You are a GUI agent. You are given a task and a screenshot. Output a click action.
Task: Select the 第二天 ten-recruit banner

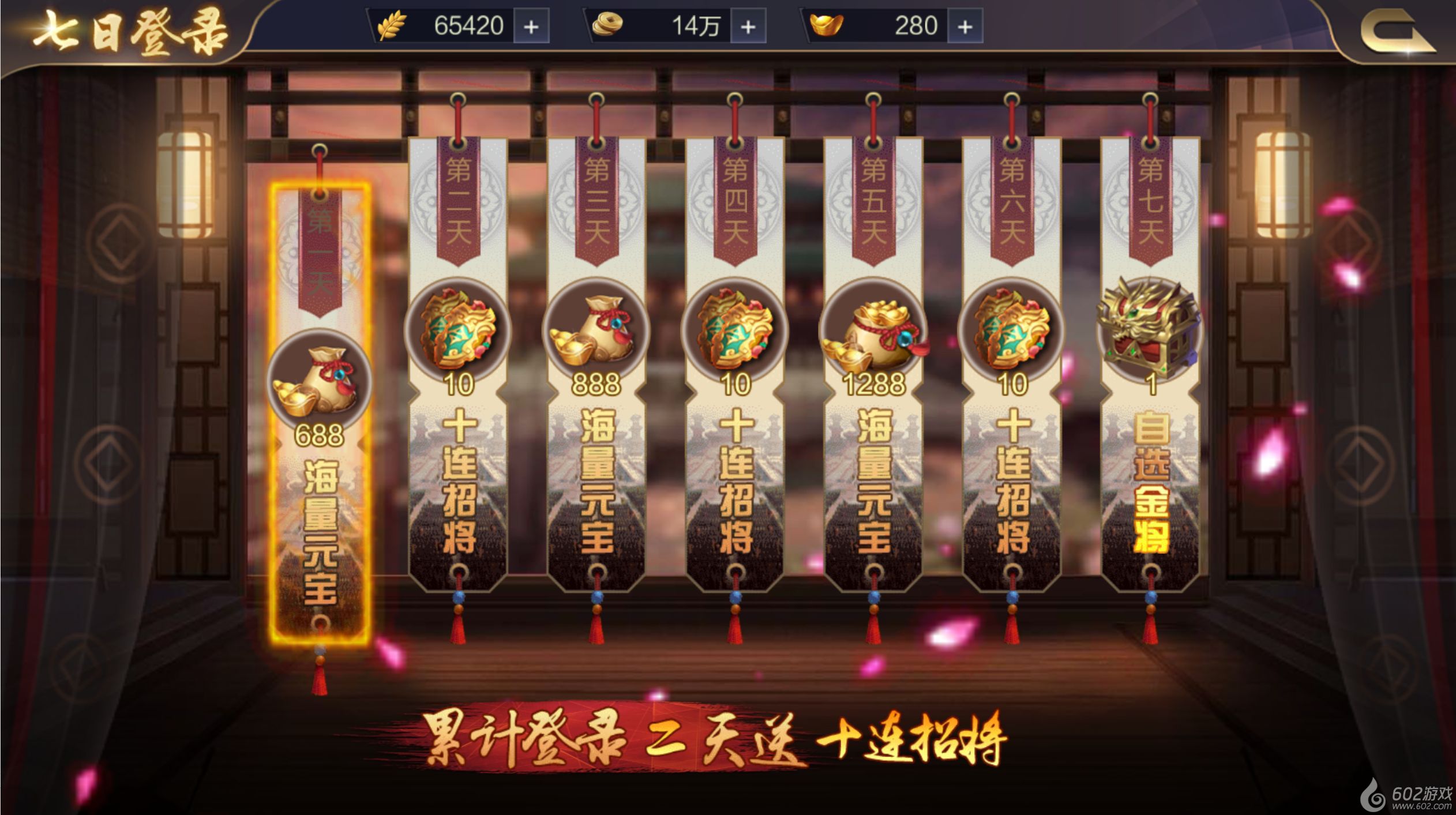[x=458, y=363]
